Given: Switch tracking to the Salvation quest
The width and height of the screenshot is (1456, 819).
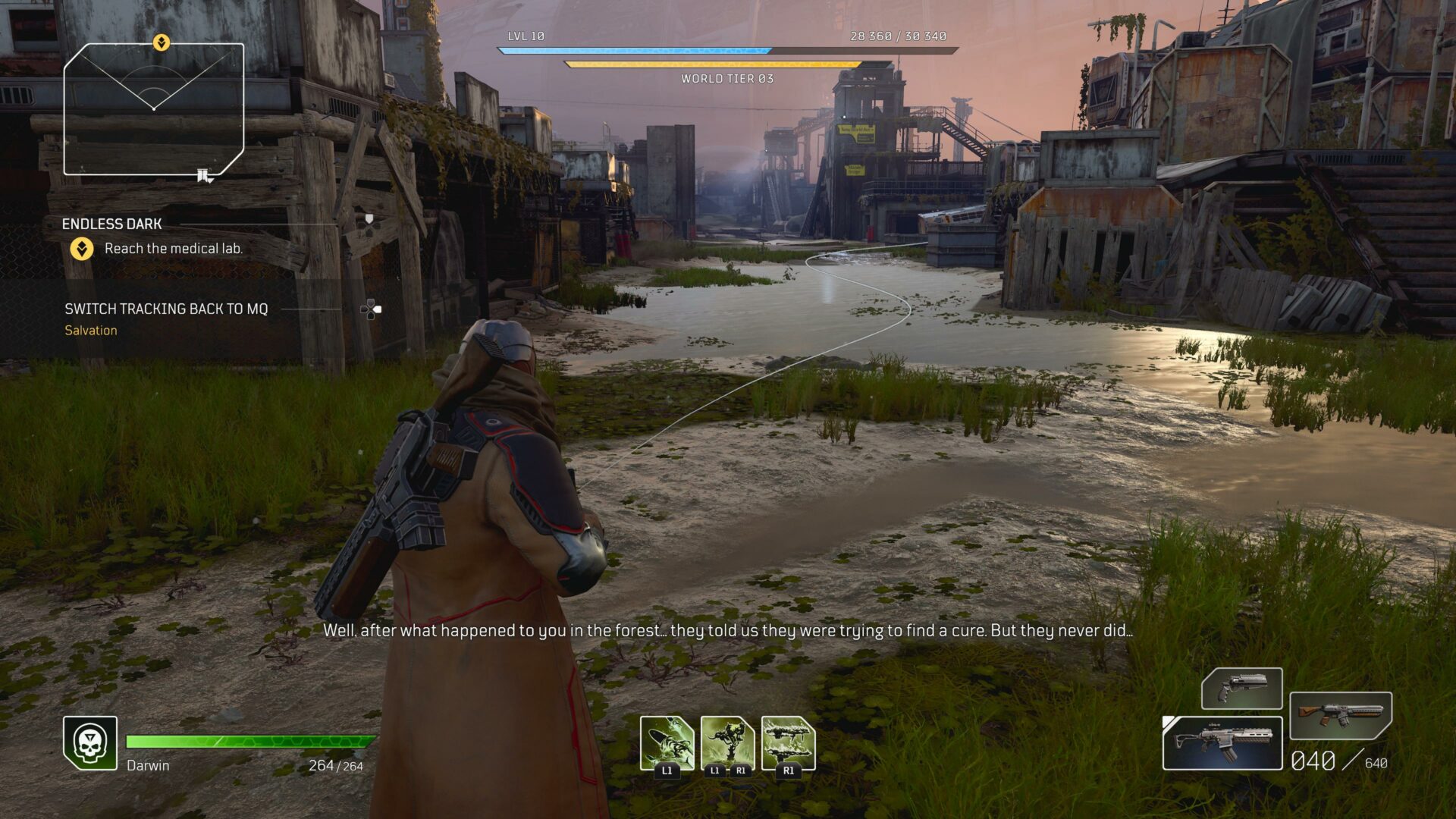Looking at the screenshot, I should [x=91, y=330].
